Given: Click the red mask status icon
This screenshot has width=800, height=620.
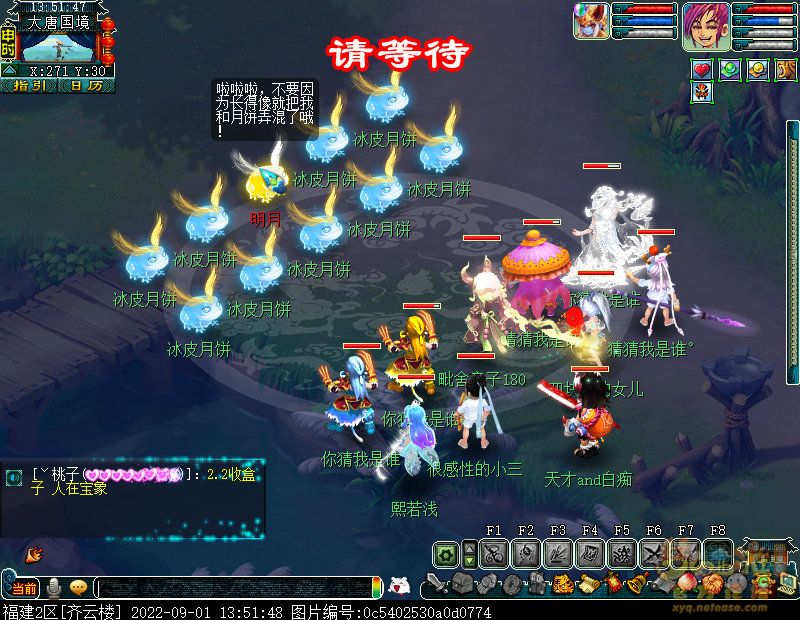Looking at the screenshot, I should (x=702, y=93).
